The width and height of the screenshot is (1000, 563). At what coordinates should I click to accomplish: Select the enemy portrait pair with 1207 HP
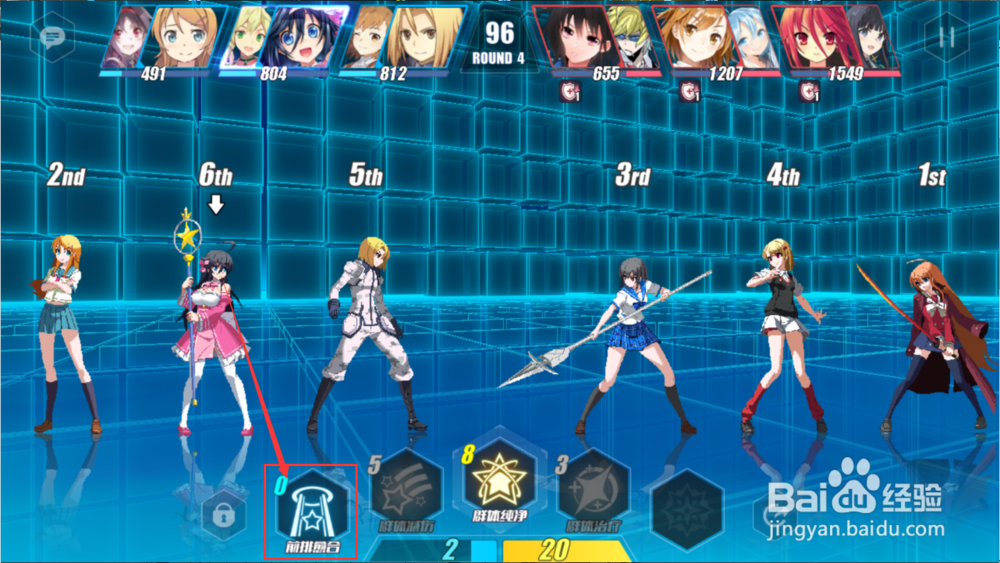tap(715, 38)
